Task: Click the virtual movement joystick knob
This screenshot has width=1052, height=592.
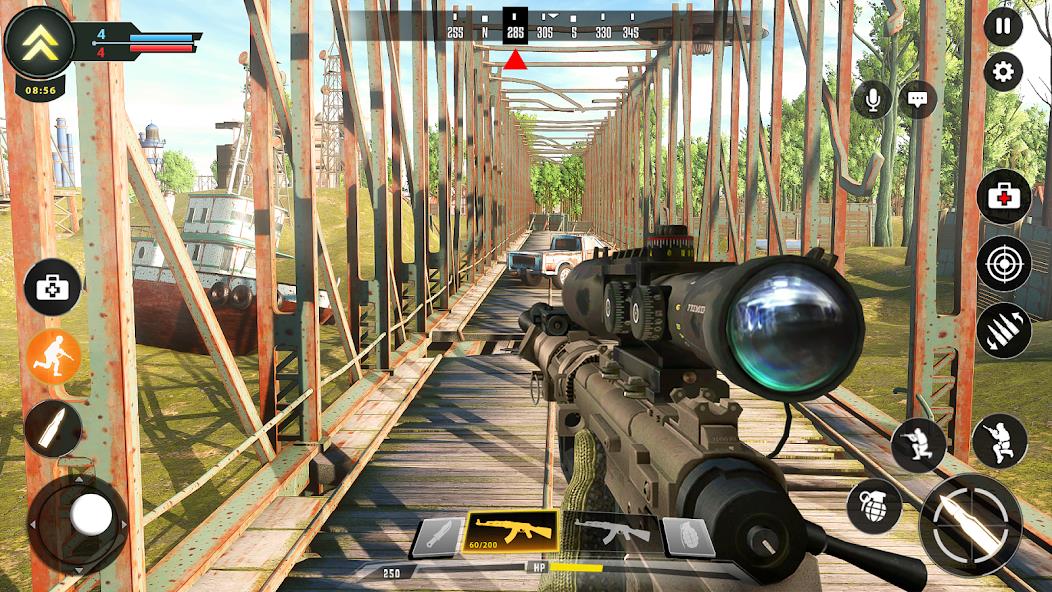Action: click(x=91, y=516)
